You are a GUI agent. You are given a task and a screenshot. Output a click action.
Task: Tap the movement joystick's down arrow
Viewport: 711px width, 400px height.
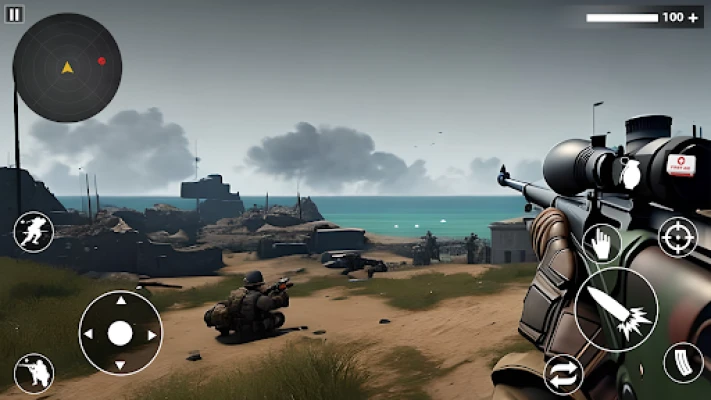point(120,366)
